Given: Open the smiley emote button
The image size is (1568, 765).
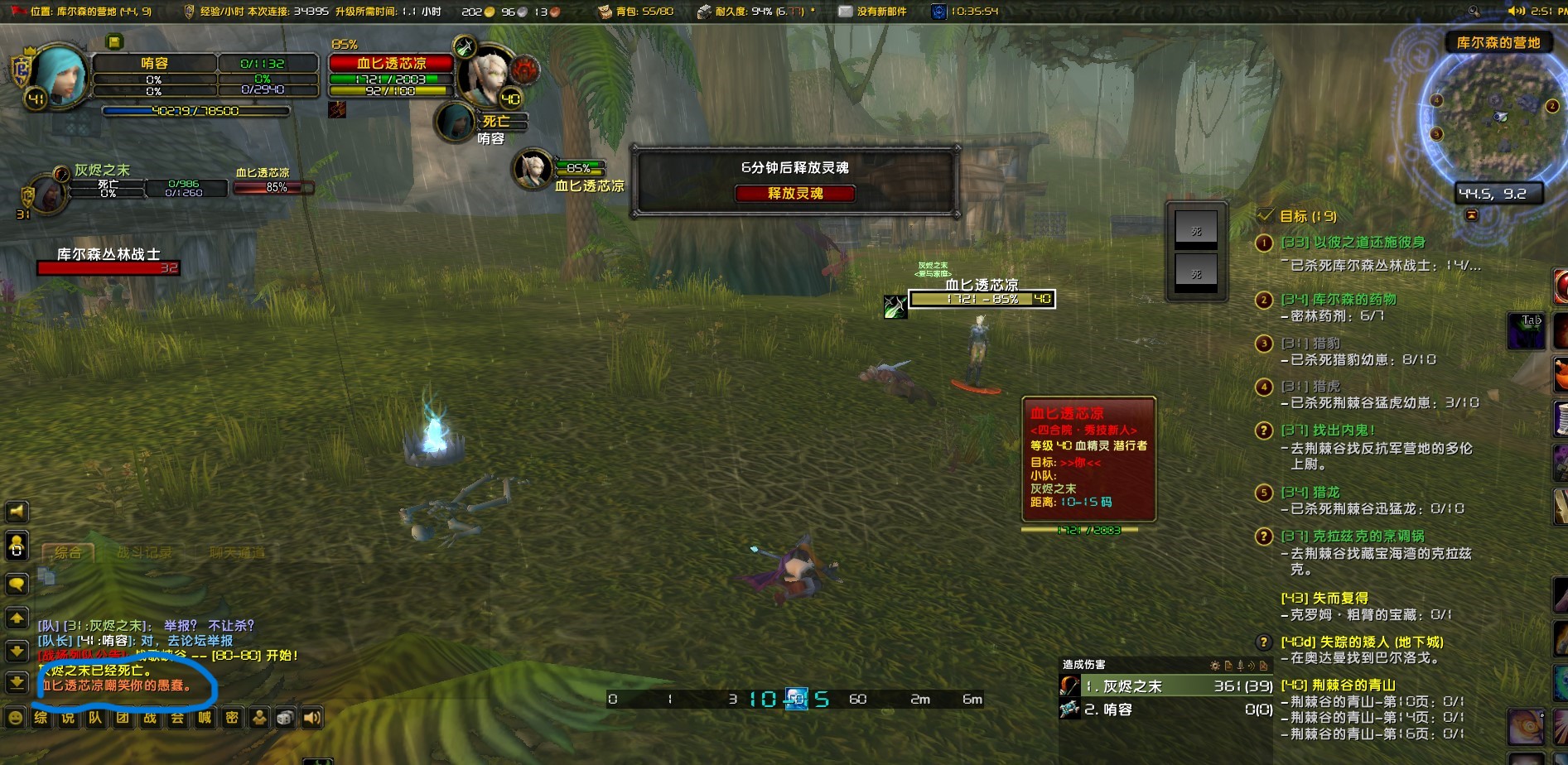Looking at the screenshot, I should point(15,718).
